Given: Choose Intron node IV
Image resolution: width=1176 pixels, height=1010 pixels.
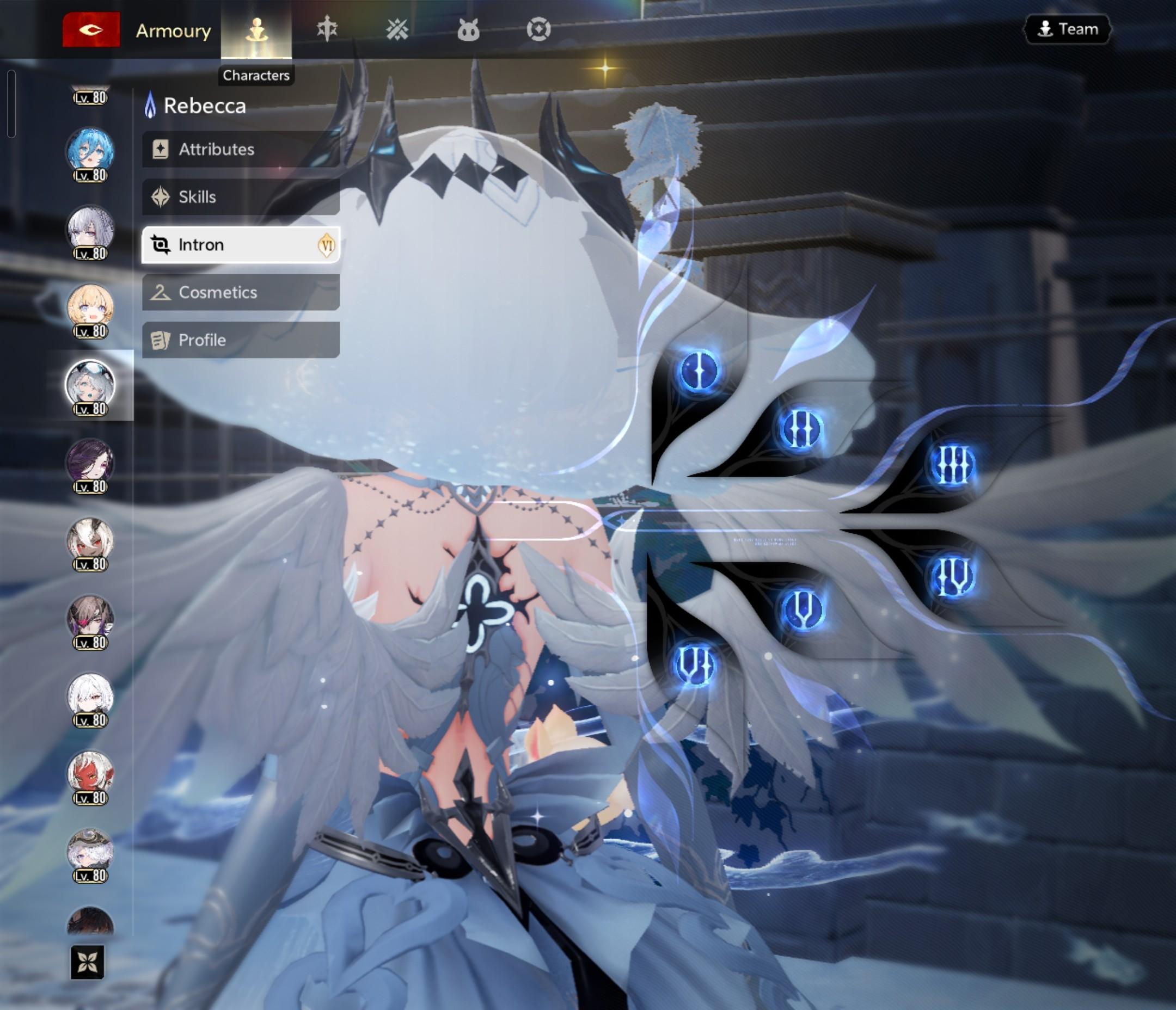Looking at the screenshot, I should (x=952, y=577).
